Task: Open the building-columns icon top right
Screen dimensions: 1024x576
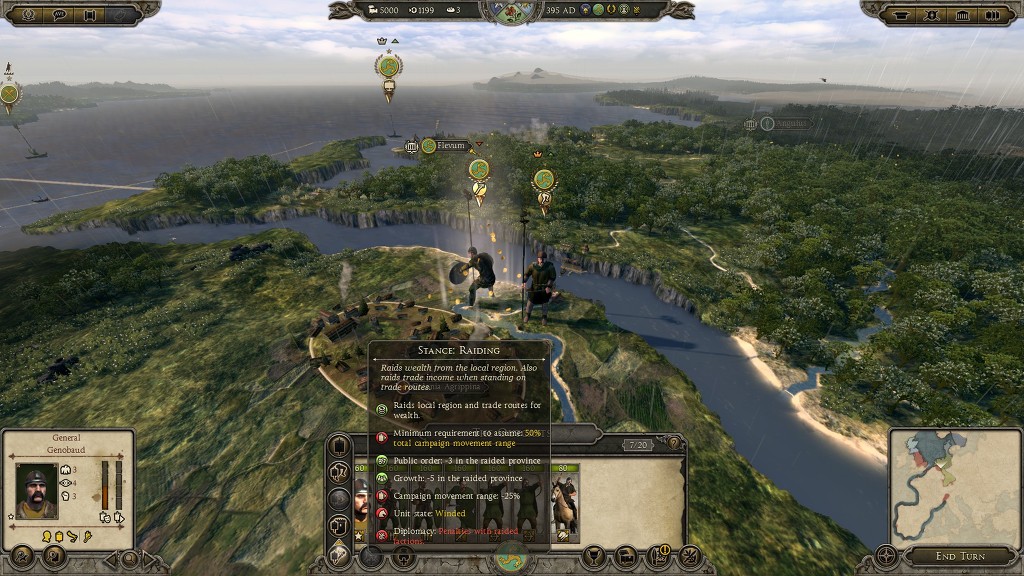Action: [x=962, y=14]
